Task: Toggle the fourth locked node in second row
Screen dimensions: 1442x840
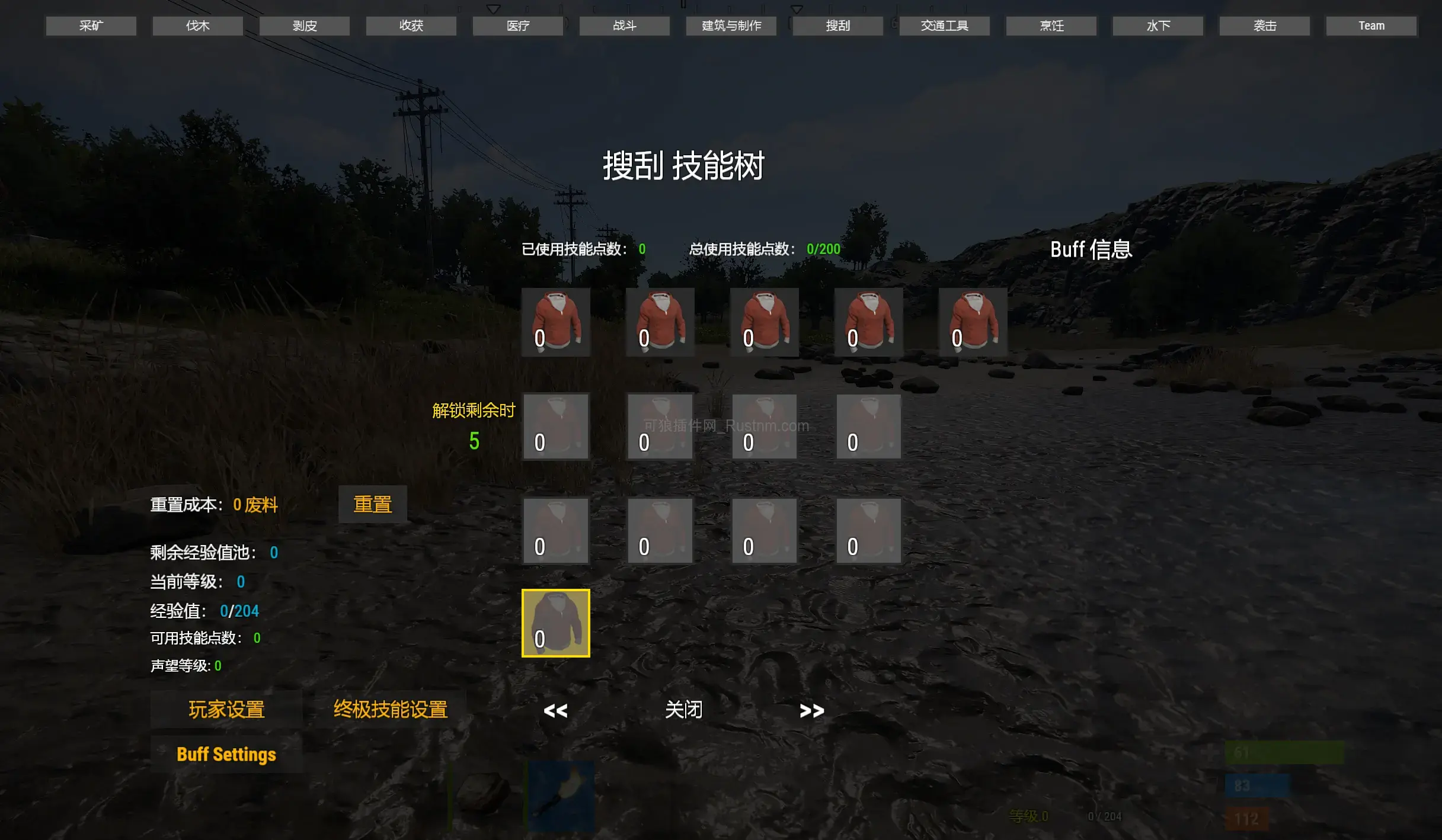Action: 868,426
